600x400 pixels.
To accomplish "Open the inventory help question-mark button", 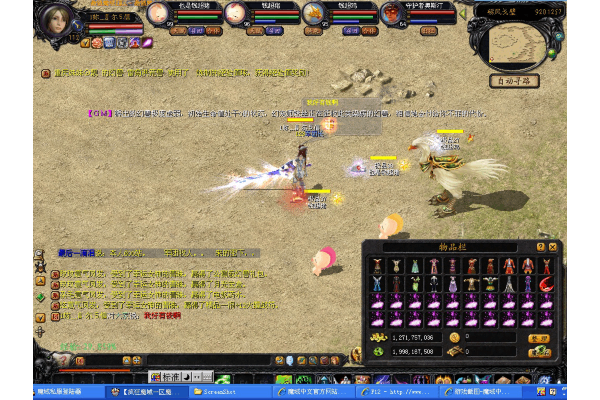I will pos(541,246).
